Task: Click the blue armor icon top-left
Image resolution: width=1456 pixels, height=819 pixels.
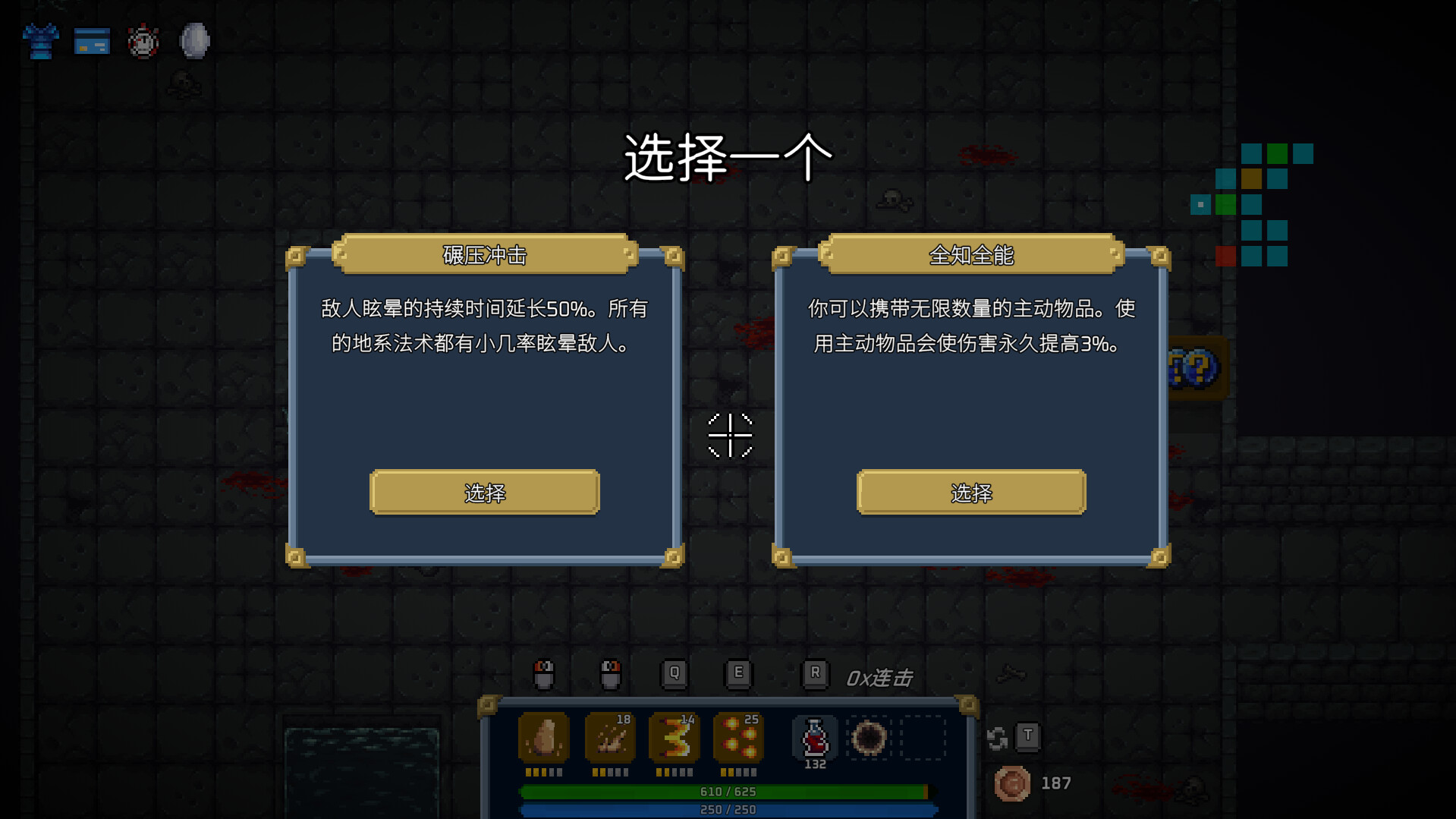Action: click(x=39, y=41)
